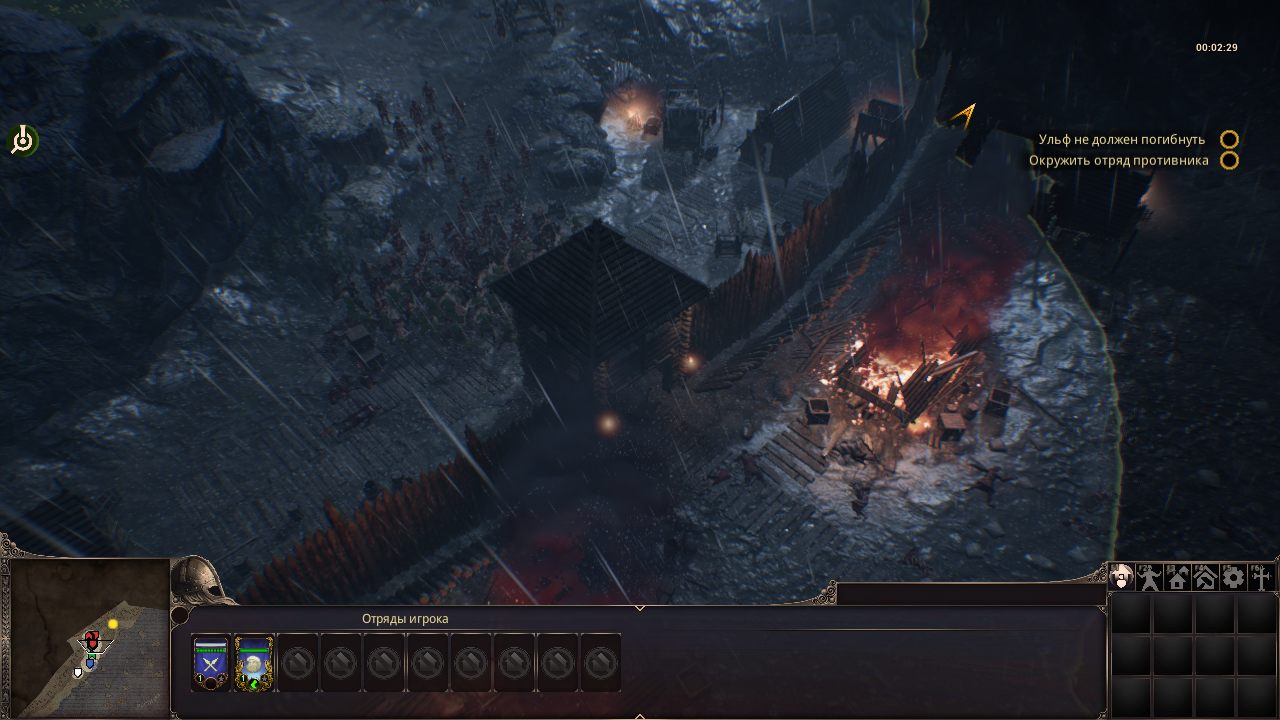Select the crossed swords squad card
The image size is (1280, 720).
211,662
